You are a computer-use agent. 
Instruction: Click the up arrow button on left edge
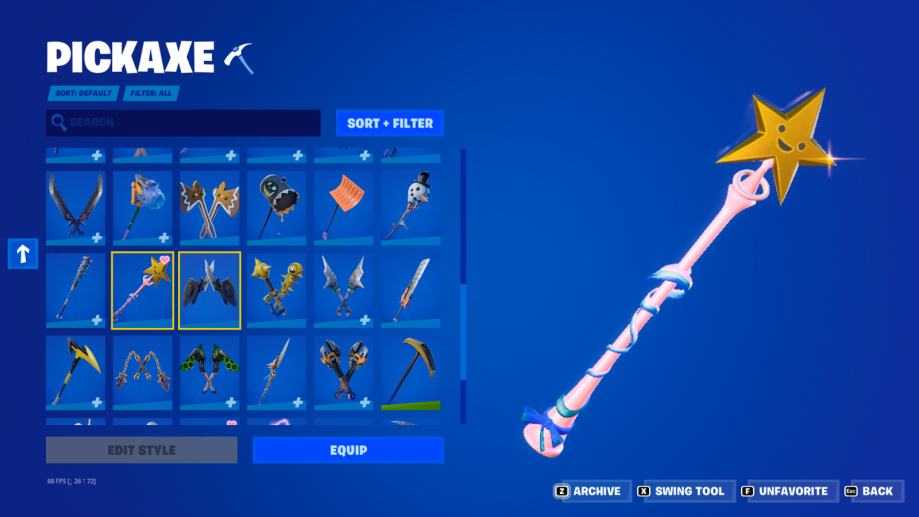(22, 254)
